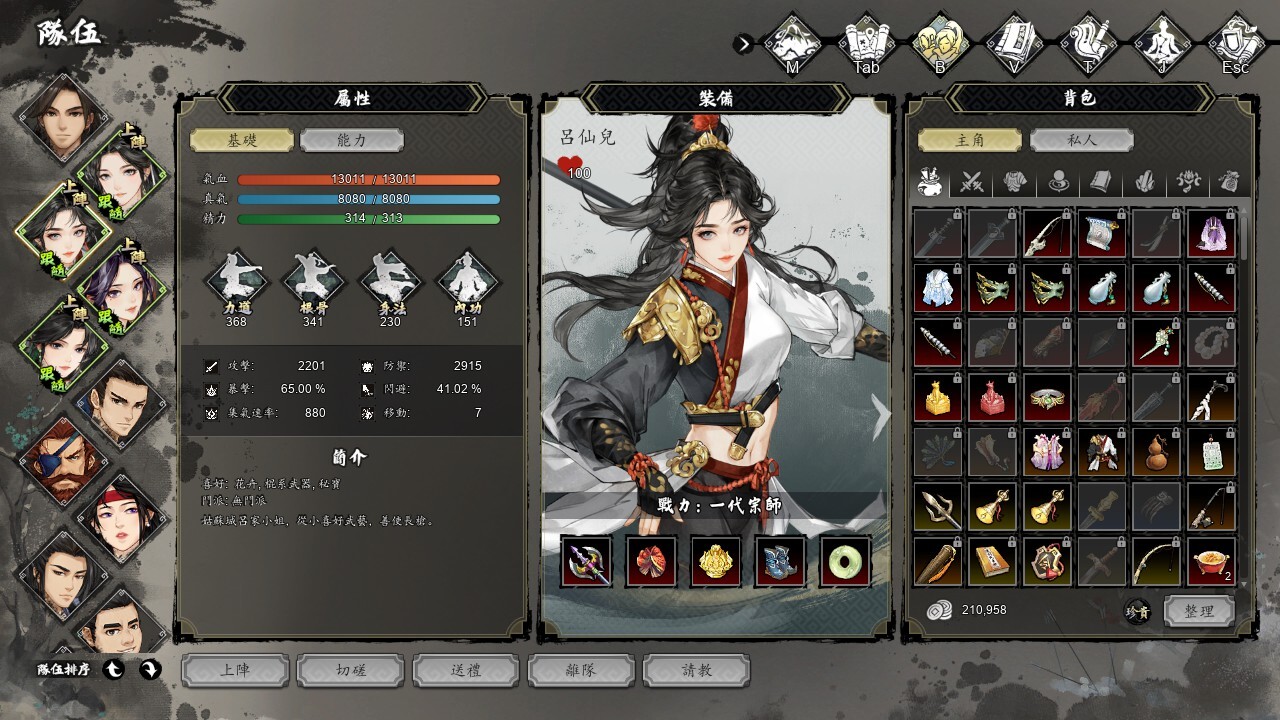Filter the bag by the crossed swords category
Screen dimensions: 1280x720
[972, 182]
